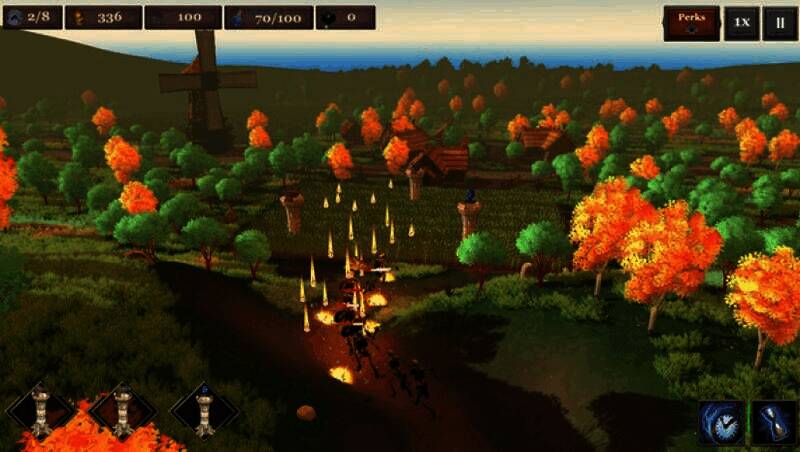Toggle the 1x game speed button
This screenshot has width=800, height=452.
[739, 23]
